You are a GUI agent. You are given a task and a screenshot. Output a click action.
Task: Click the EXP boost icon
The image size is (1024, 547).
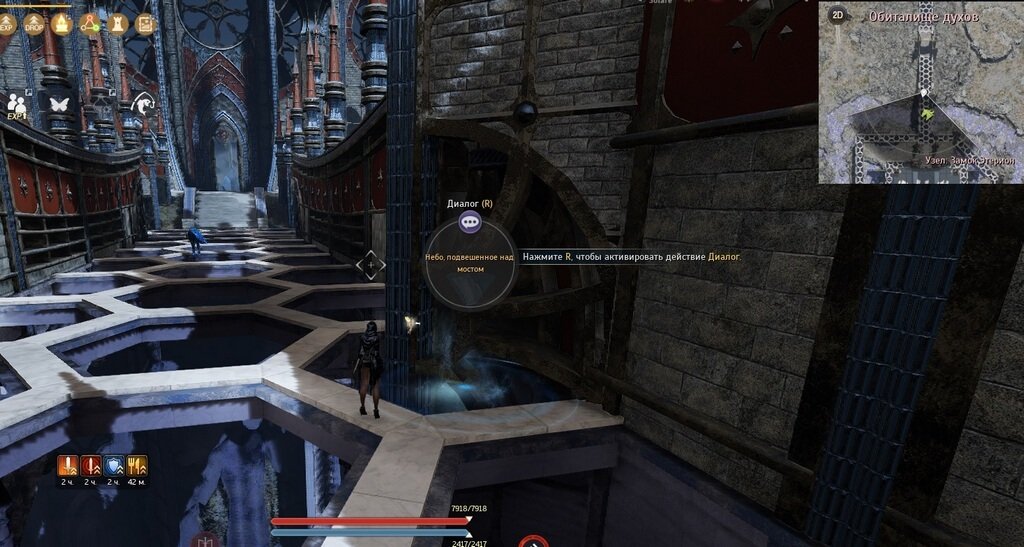pos(7,23)
